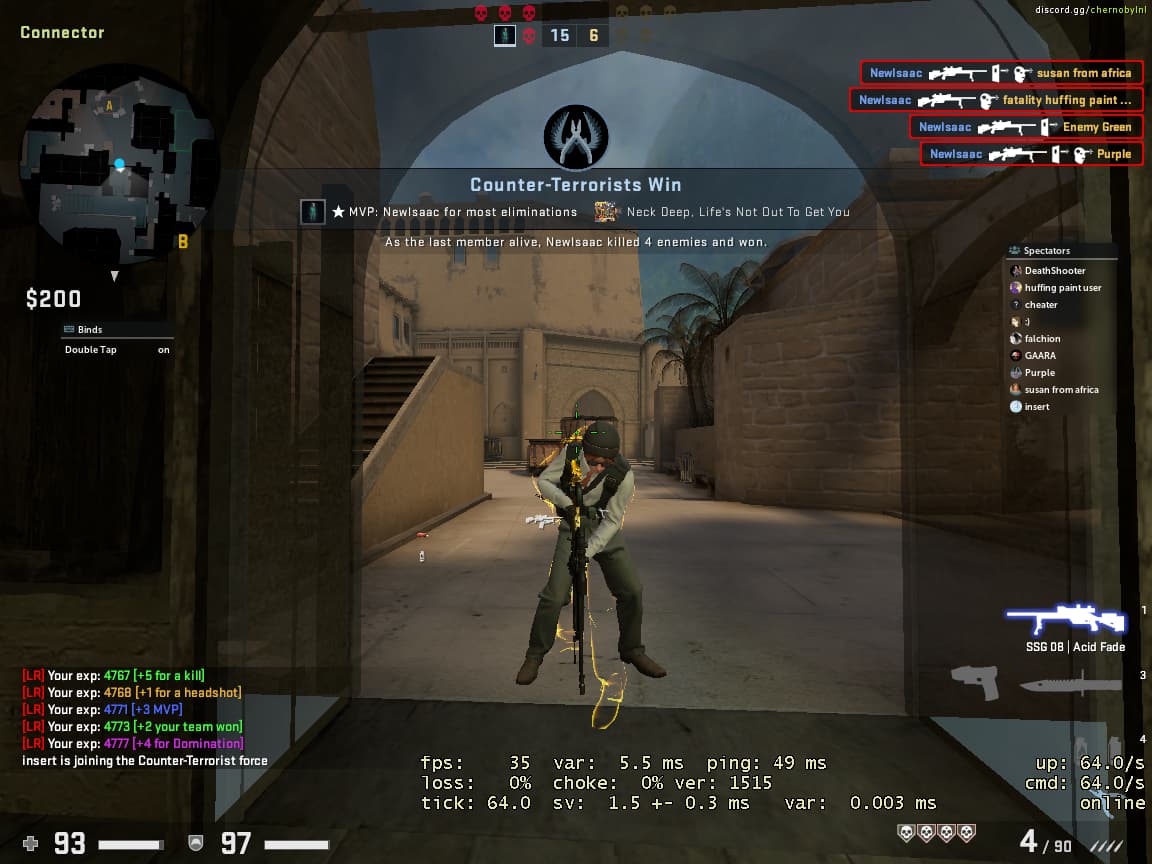Viewport: 1152px width, 864px height.
Task: Switch to the pistol weapon icon
Action: click(975, 684)
